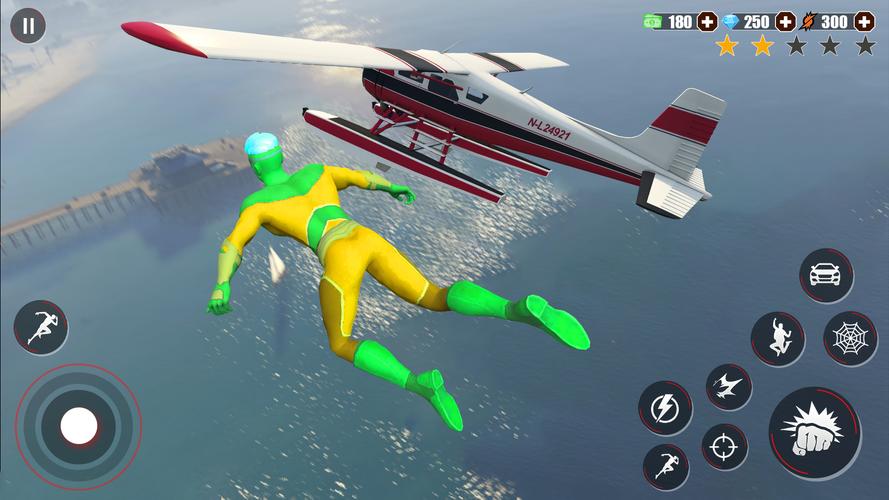Tap the crosshair aim button

[725, 446]
